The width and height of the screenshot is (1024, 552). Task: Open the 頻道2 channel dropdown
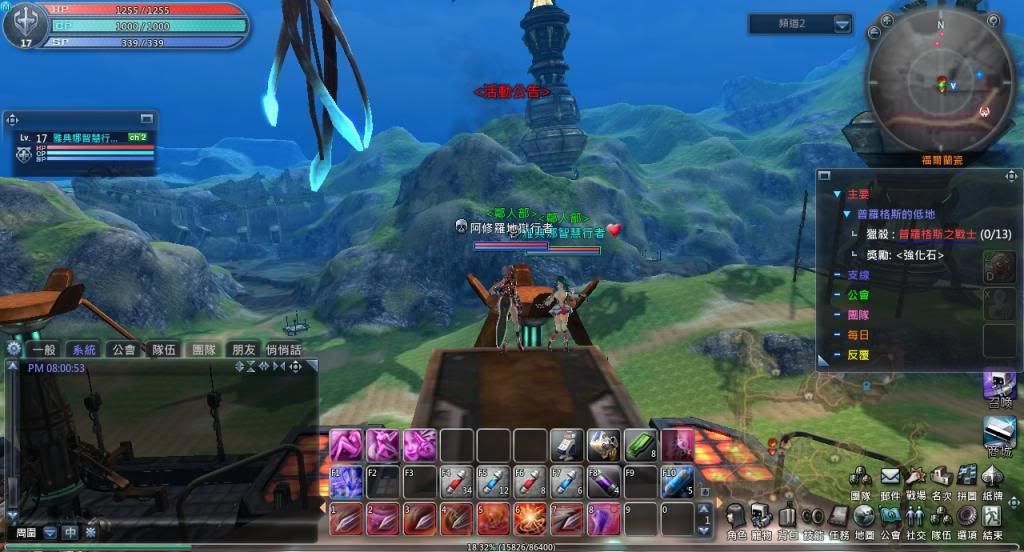tap(843, 23)
